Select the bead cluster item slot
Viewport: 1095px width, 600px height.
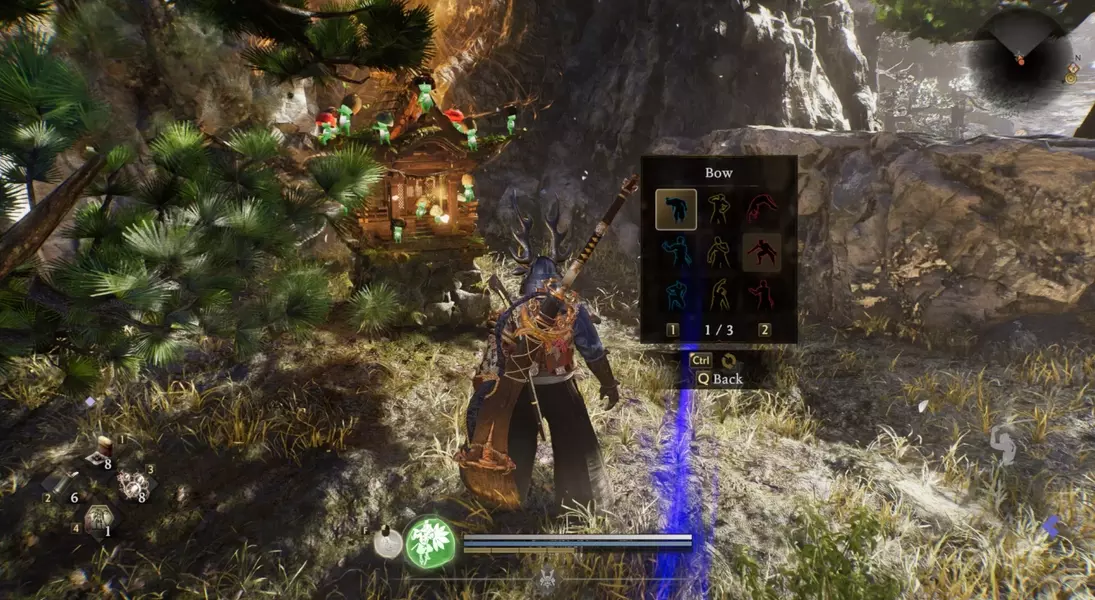coord(132,485)
